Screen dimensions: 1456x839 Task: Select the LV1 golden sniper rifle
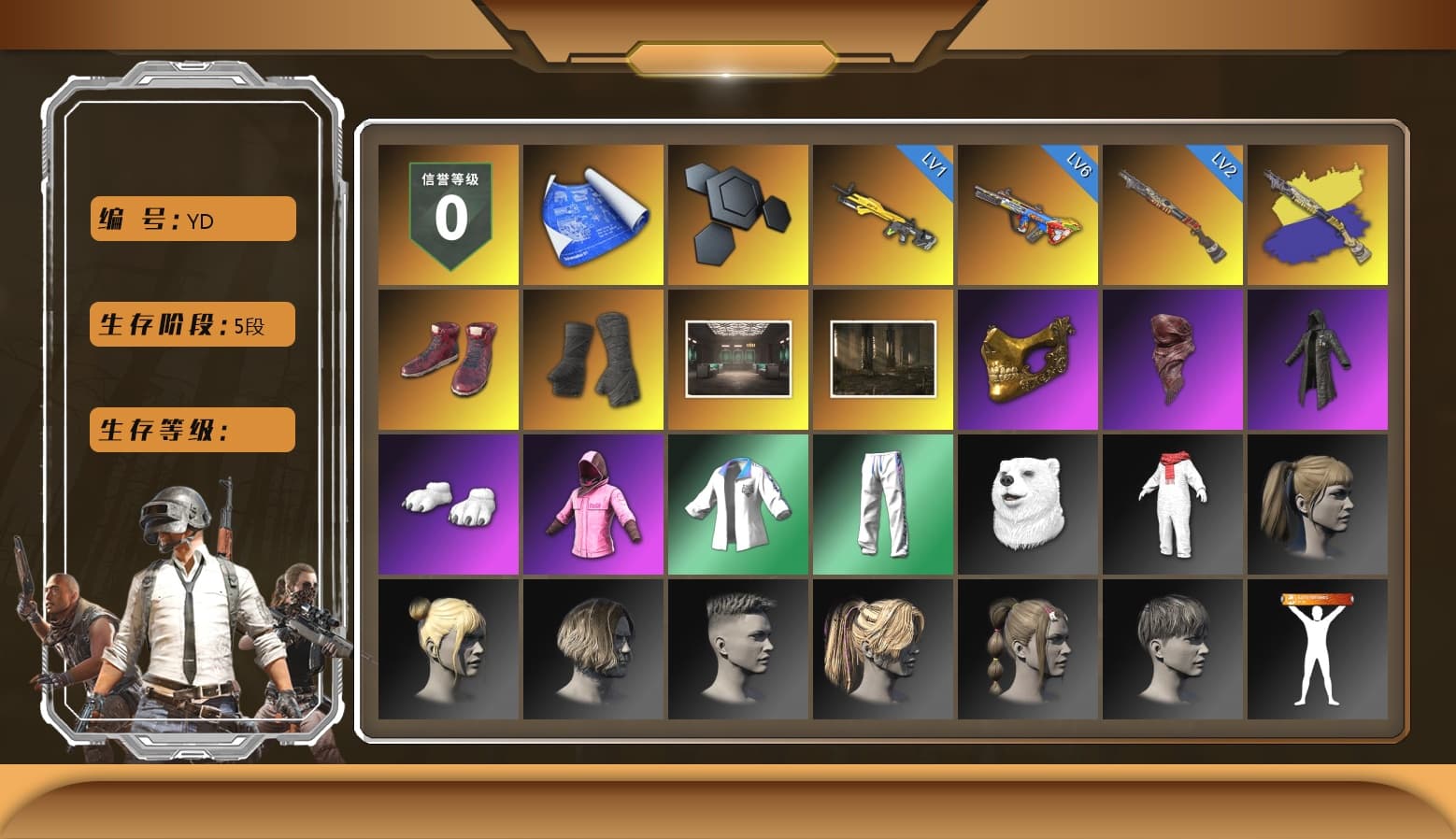[x=883, y=213]
